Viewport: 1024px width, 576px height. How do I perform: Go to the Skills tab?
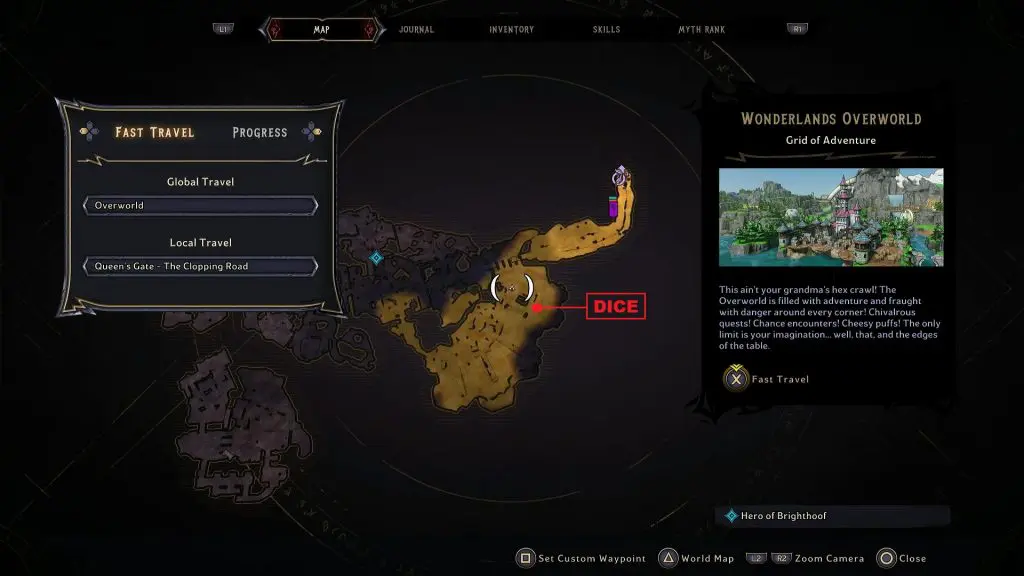click(606, 30)
